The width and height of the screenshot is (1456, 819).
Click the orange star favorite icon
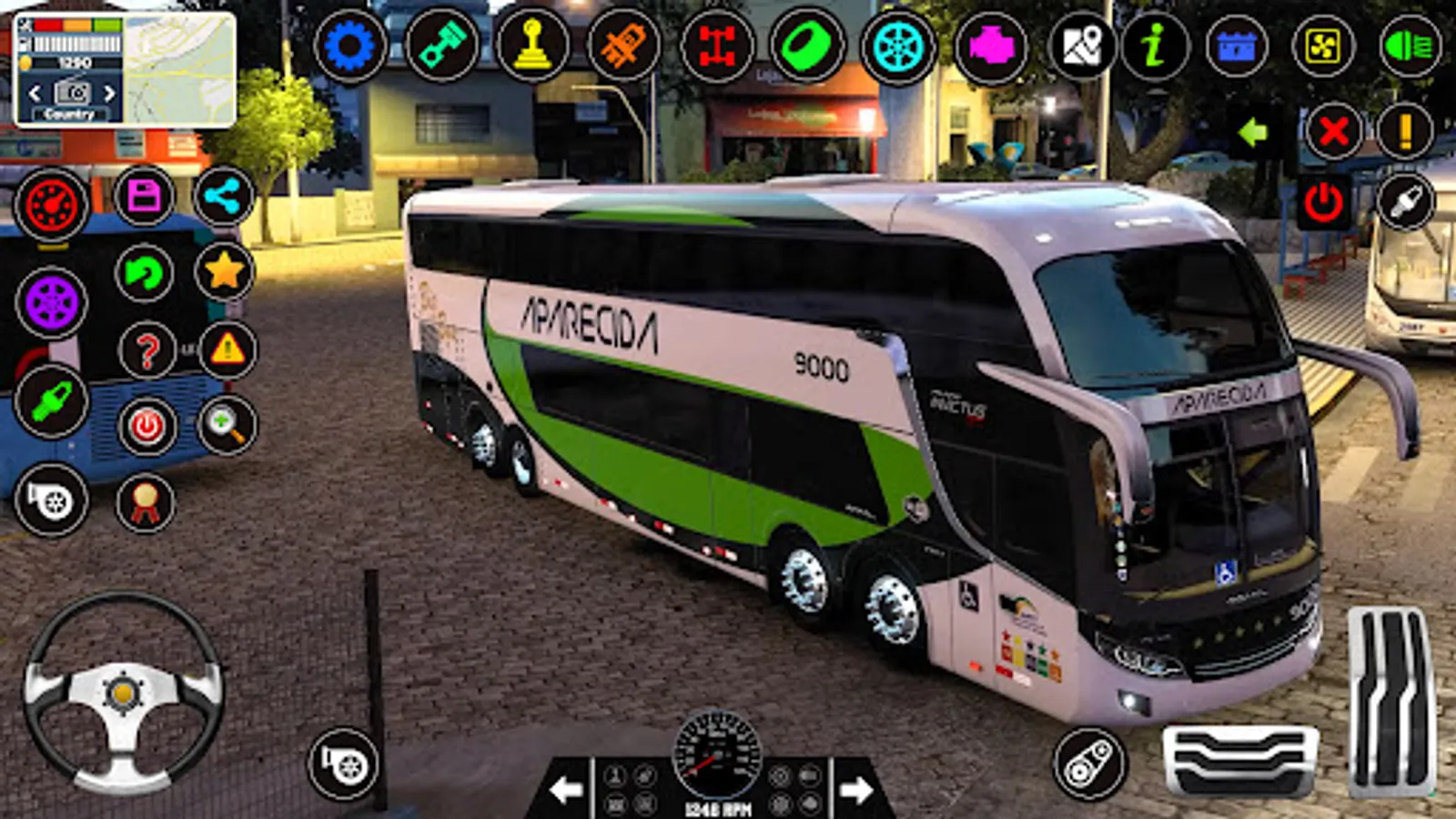(224, 271)
